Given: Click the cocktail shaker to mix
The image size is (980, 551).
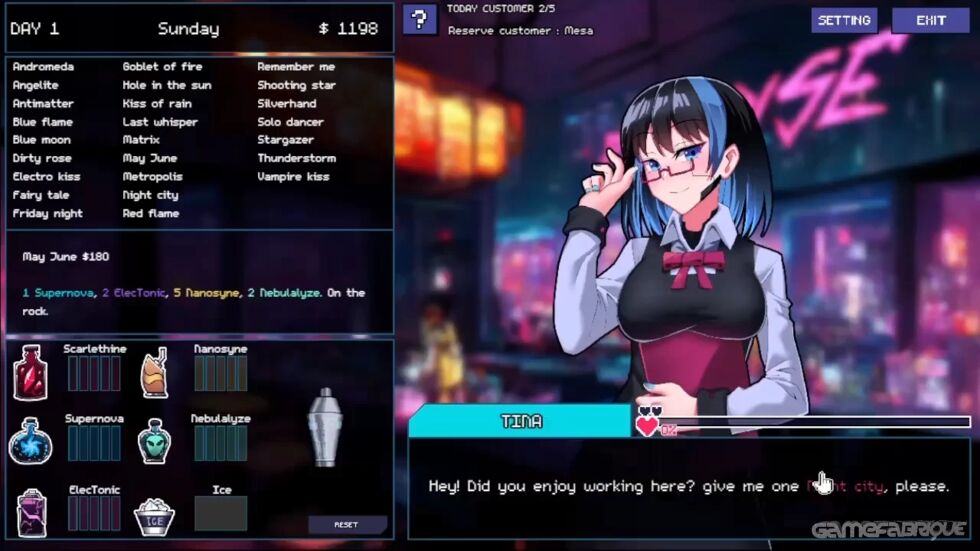Looking at the screenshot, I should (x=325, y=427).
